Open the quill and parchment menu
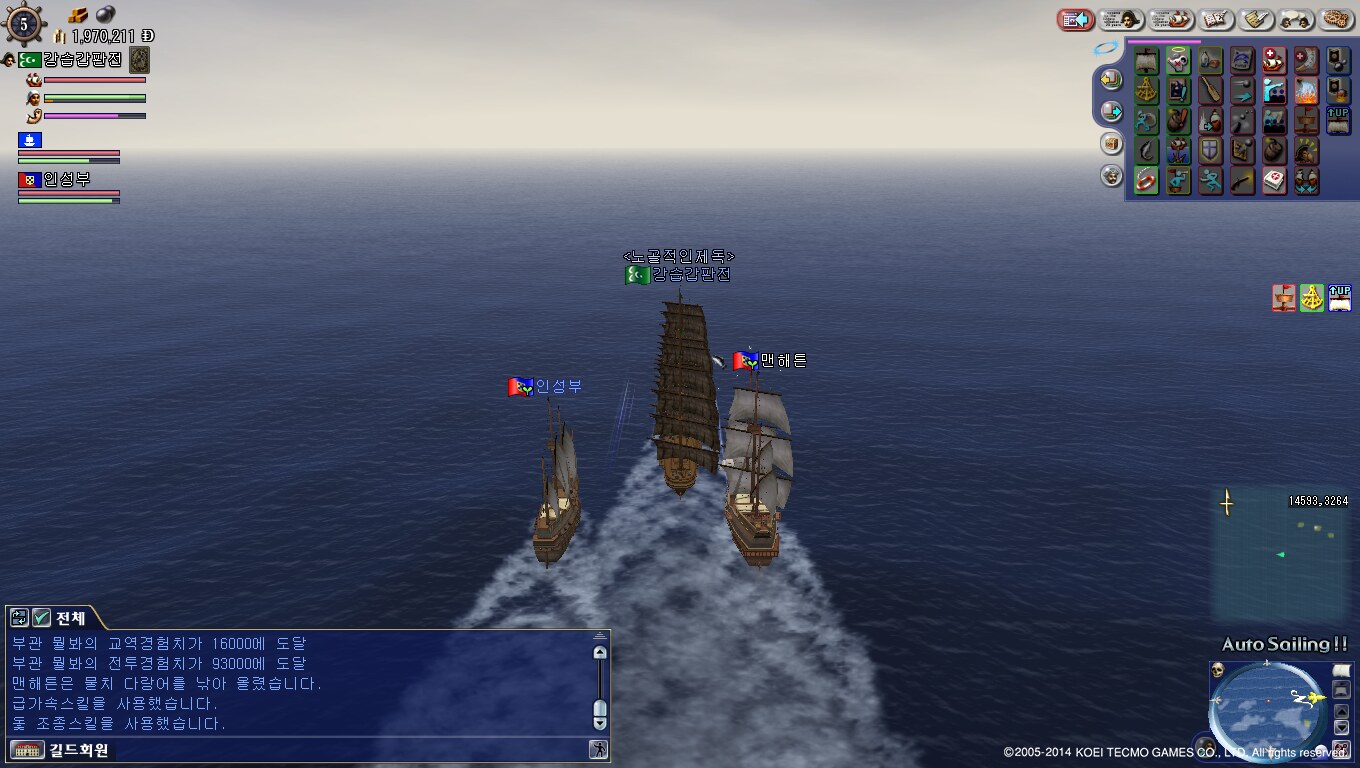This screenshot has width=1360, height=768. pos(1256,20)
